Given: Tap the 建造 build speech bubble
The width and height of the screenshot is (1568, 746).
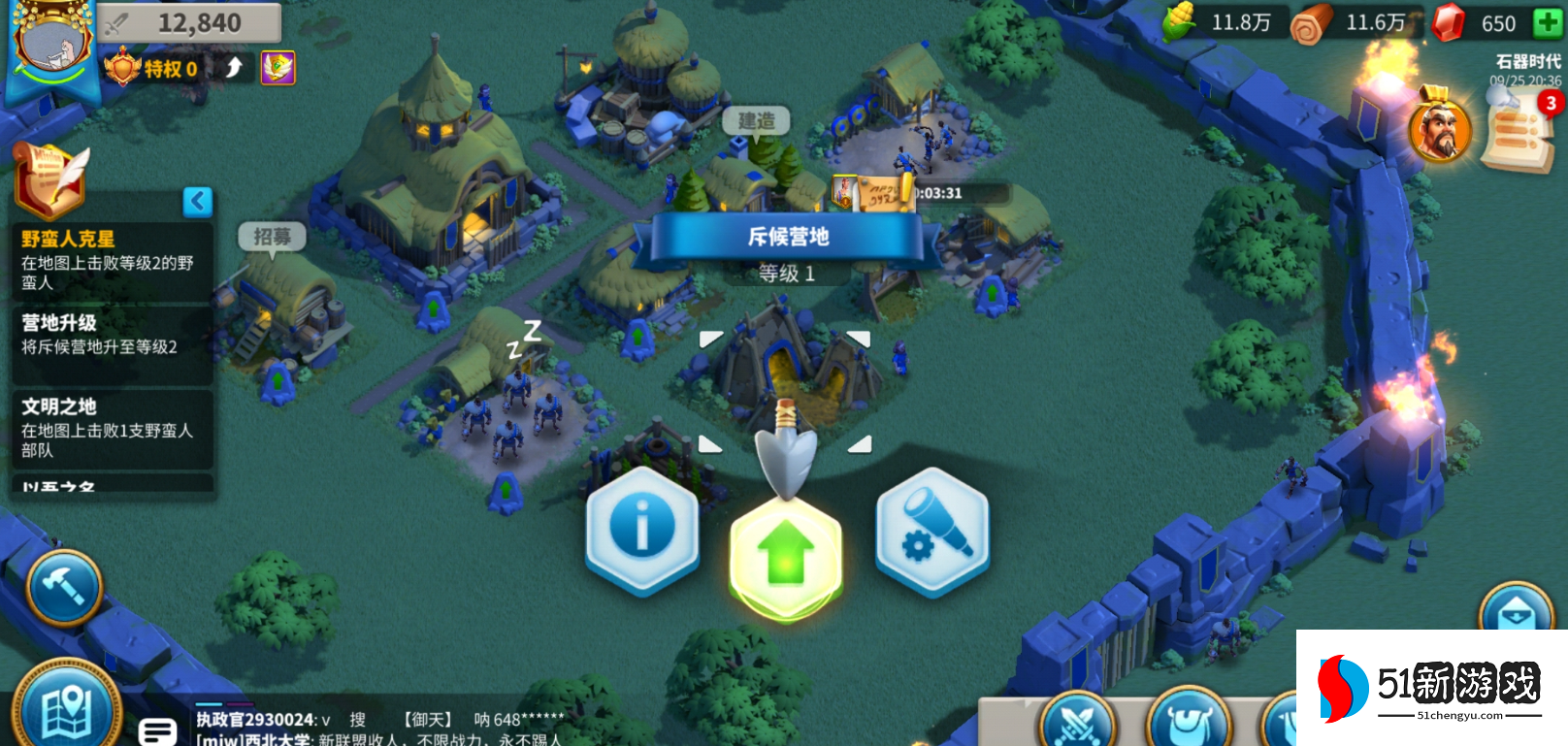Looking at the screenshot, I should coord(756,121).
